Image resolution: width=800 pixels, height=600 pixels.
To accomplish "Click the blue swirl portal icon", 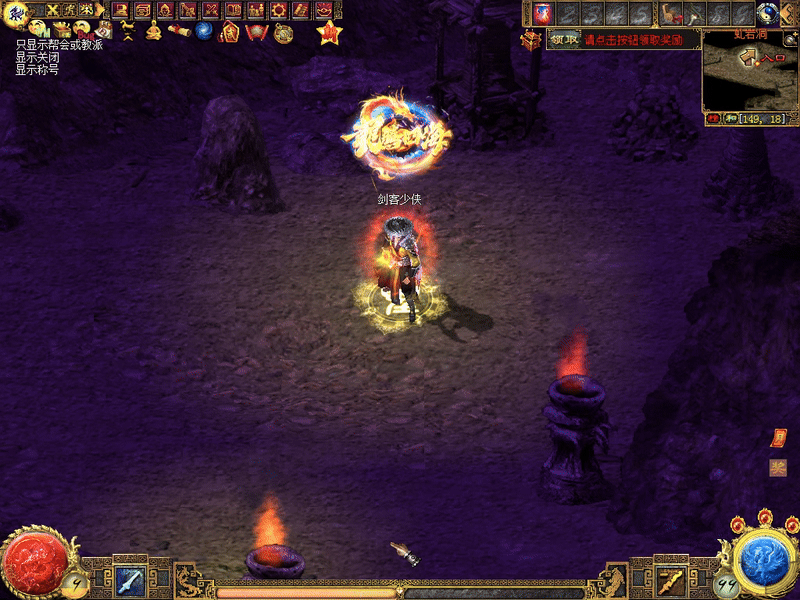I will pos(204,31).
